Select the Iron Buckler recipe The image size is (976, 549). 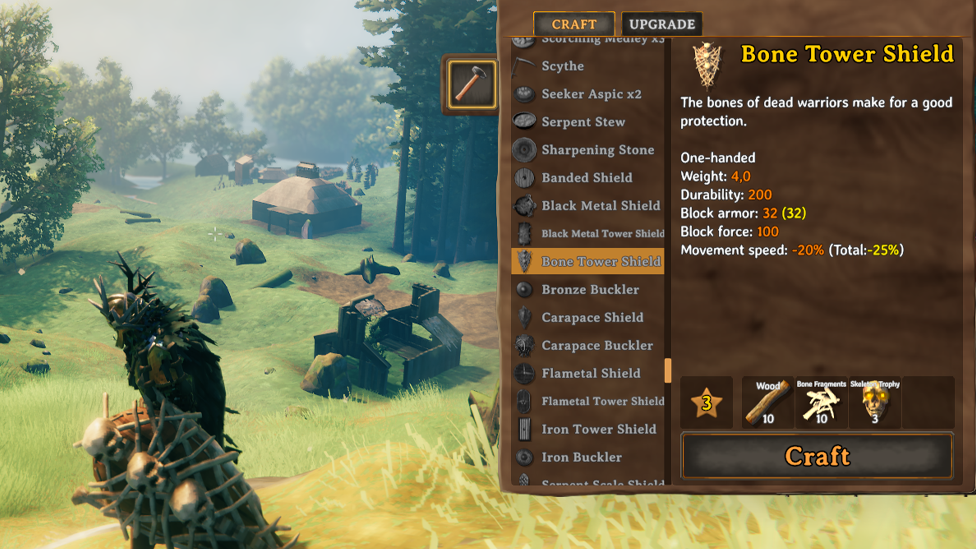click(581, 458)
